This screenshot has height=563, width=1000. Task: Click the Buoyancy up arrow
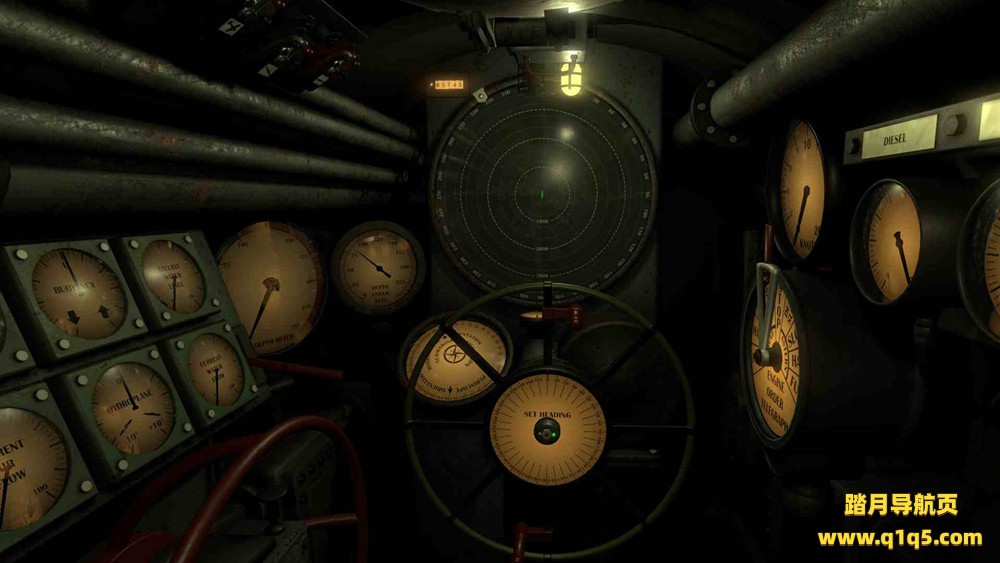pos(102,313)
